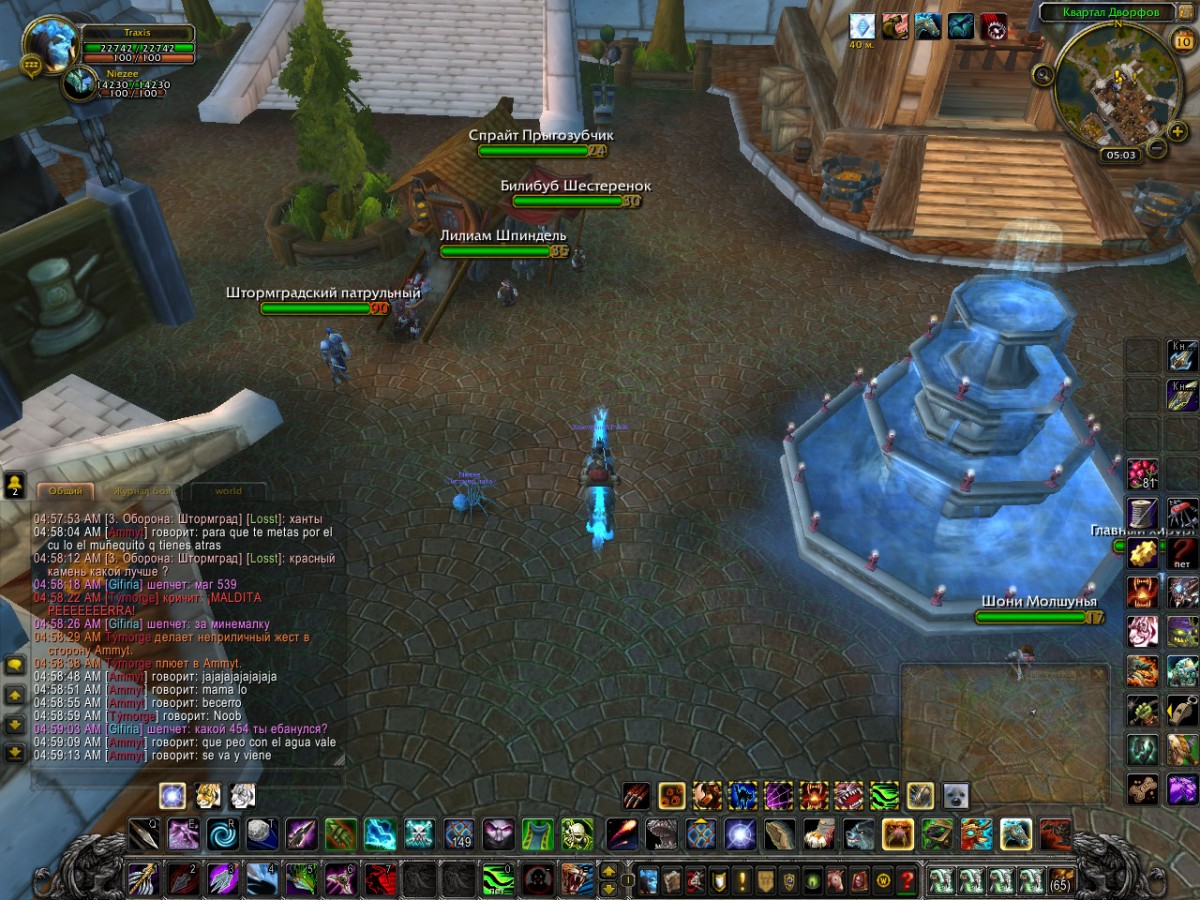This screenshot has width=1200, height=900.
Task: Click the minimap zoom-out minus button
Action: [1155, 149]
